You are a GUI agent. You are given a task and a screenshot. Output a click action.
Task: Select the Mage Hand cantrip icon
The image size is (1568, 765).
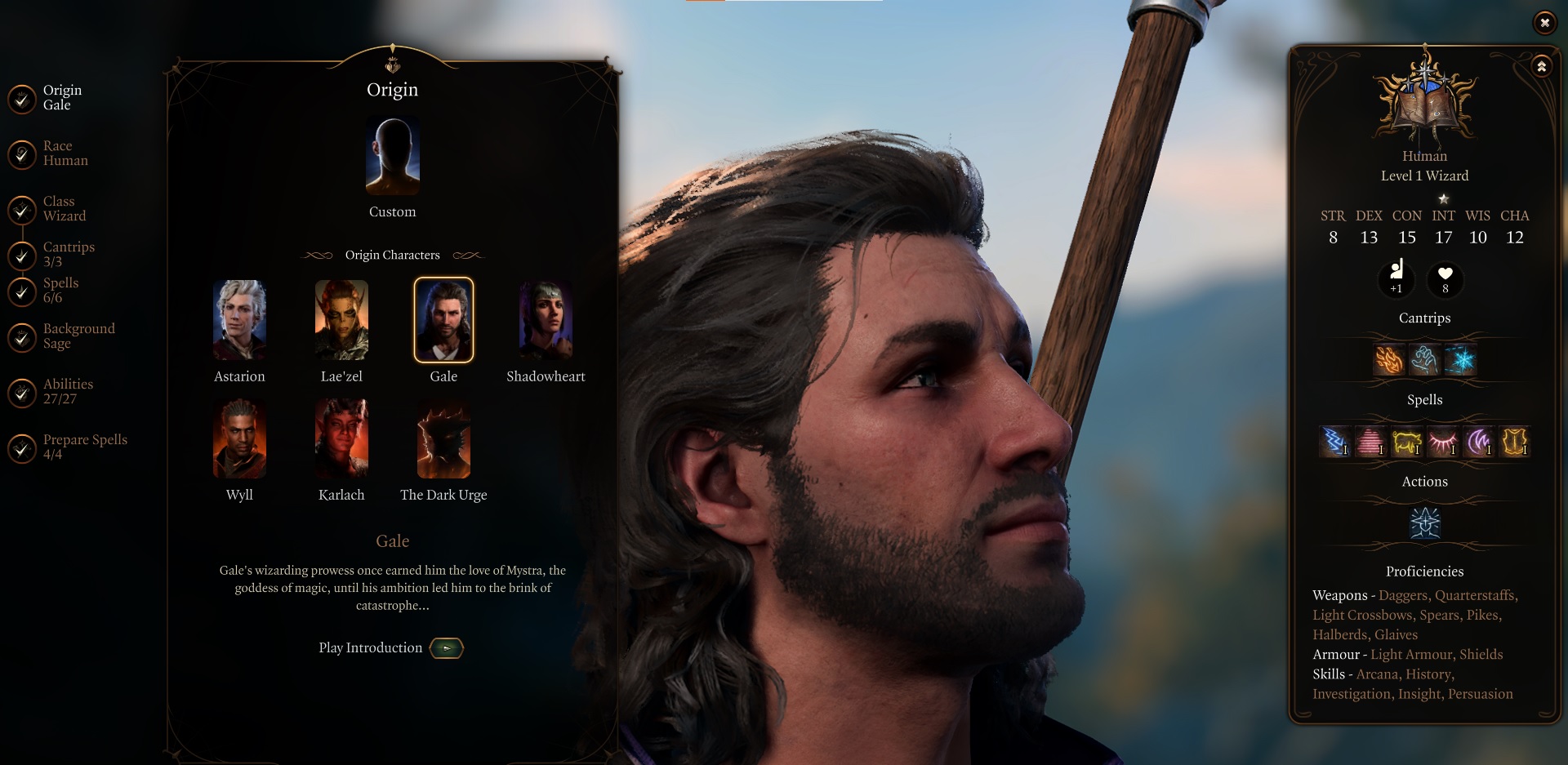tap(1424, 359)
